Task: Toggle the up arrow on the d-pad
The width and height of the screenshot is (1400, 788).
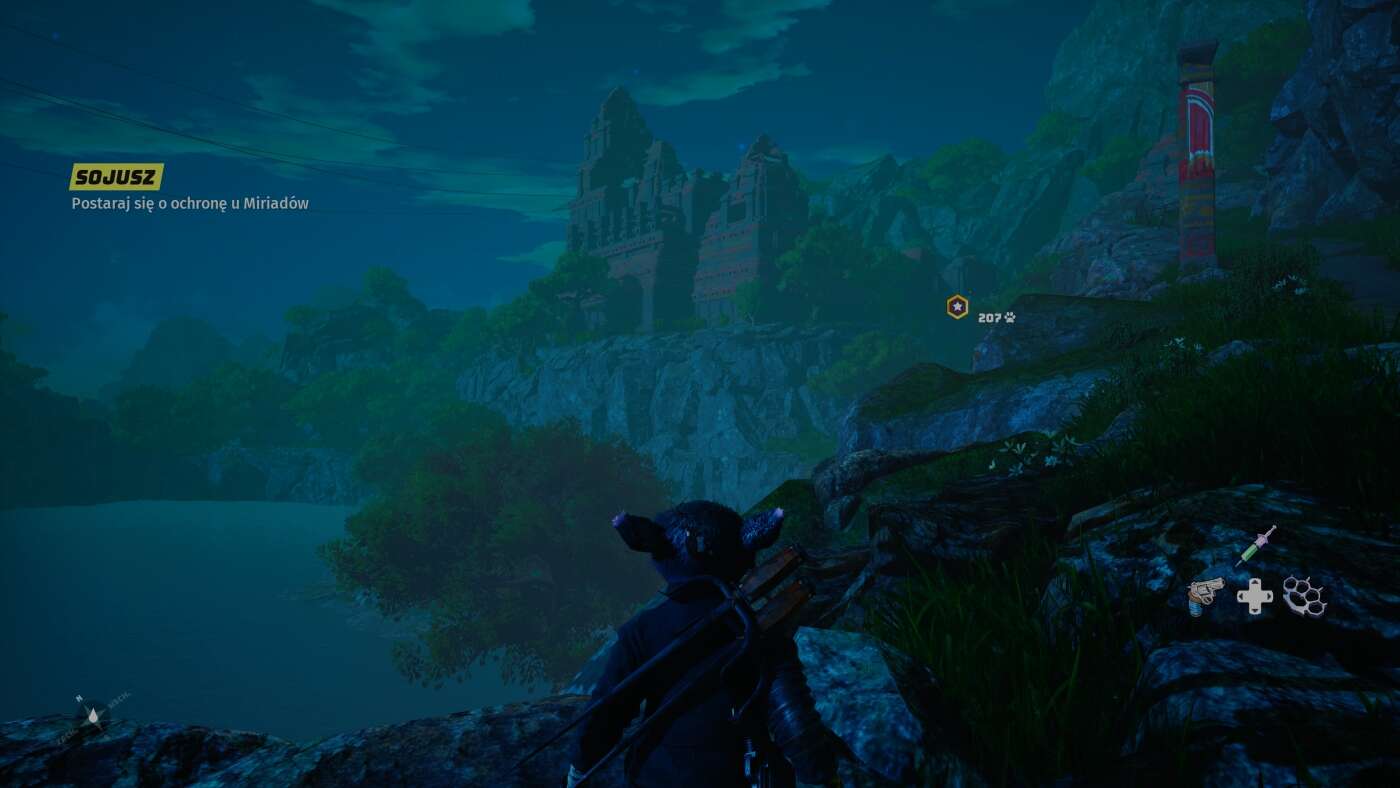Action: pyautogui.click(x=1255, y=583)
